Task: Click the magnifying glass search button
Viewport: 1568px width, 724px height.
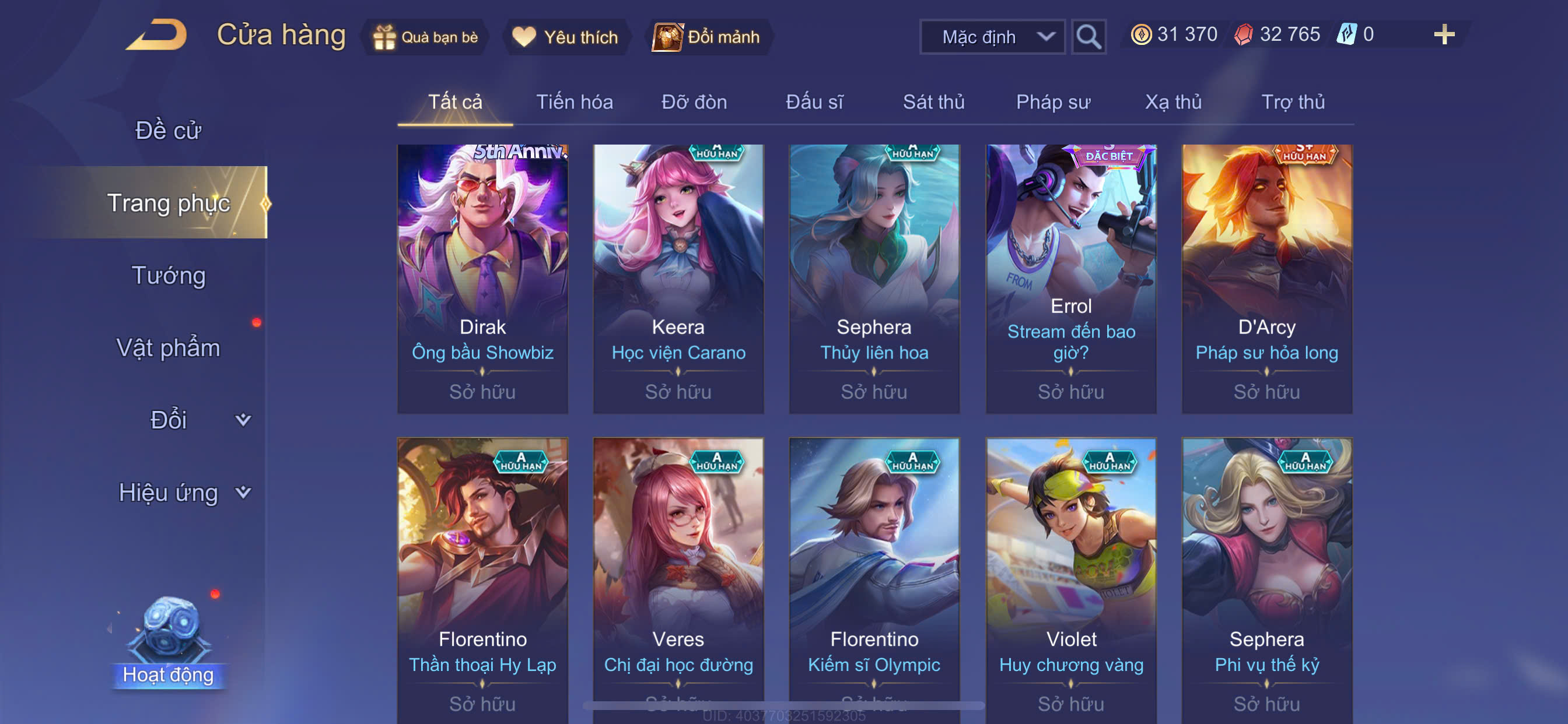Action: (x=1088, y=37)
